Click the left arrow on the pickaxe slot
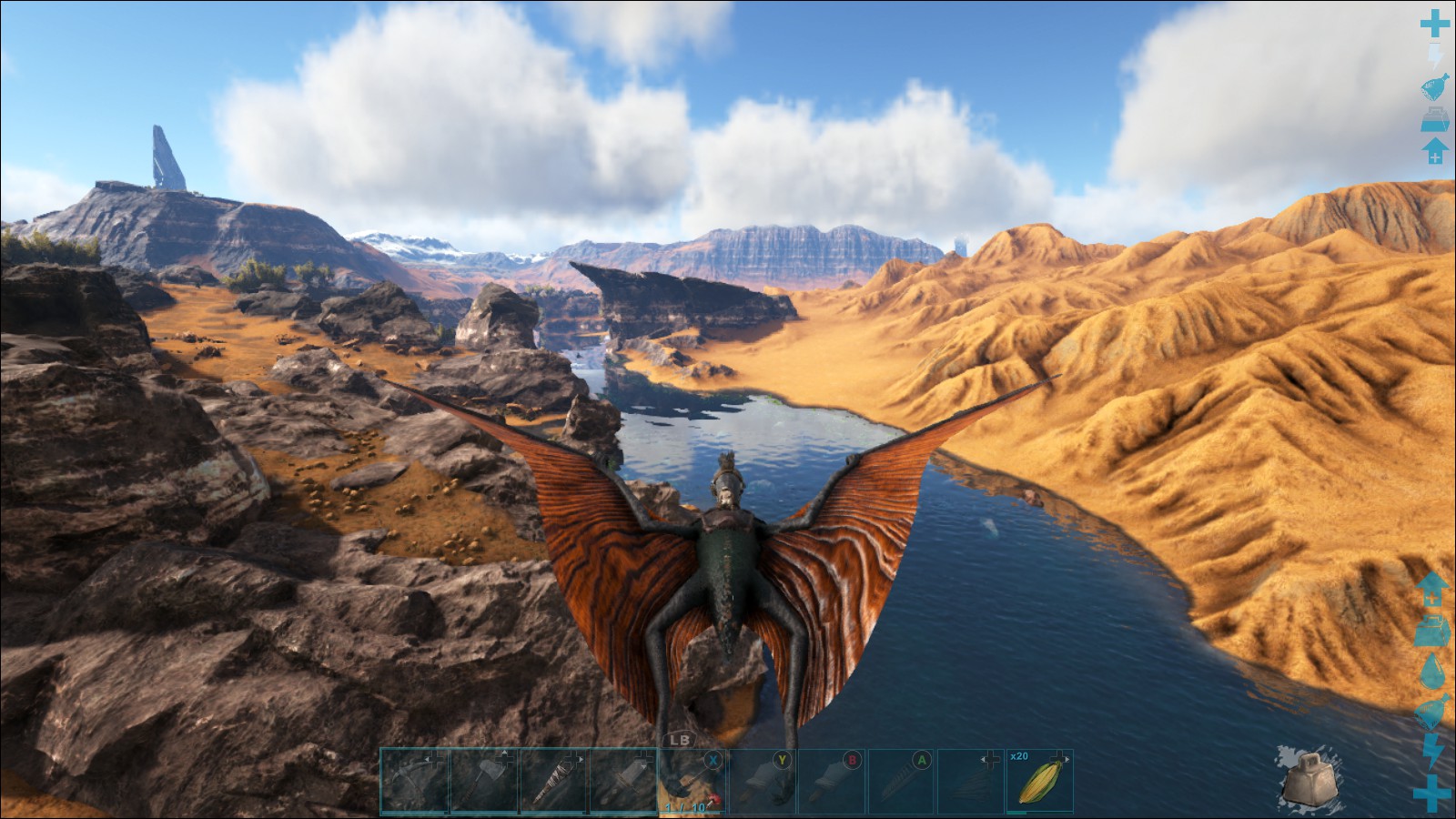Image resolution: width=1456 pixels, height=819 pixels. [x=428, y=759]
